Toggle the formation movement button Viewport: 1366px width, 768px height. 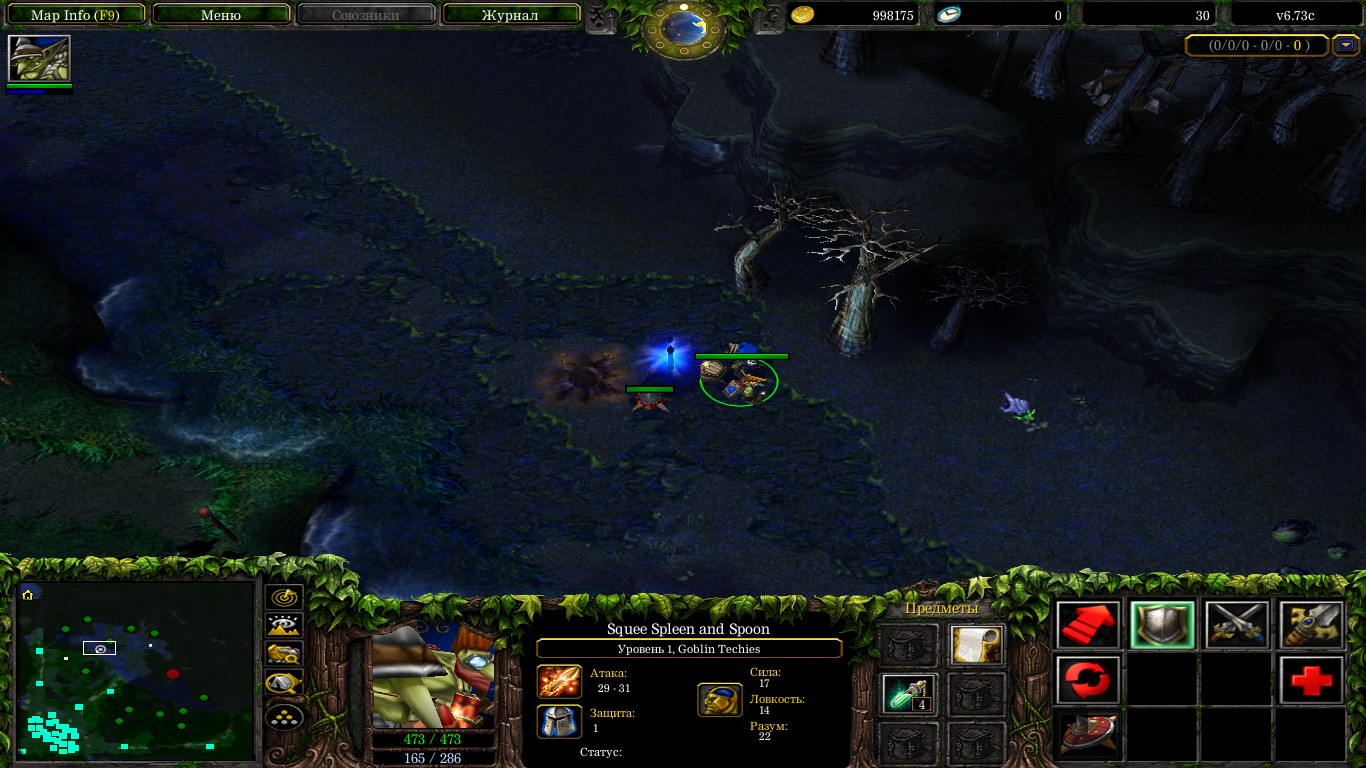(x=285, y=716)
